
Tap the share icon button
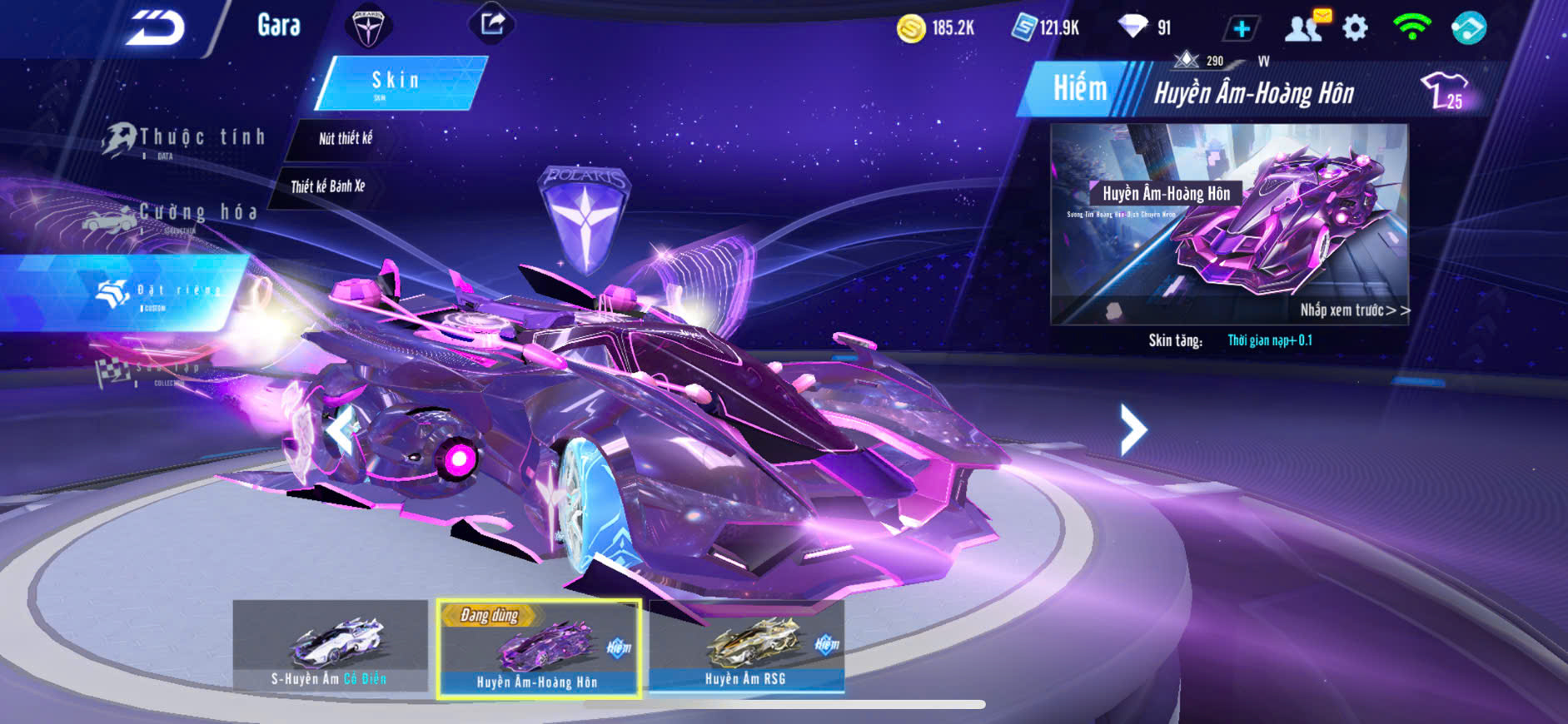[x=492, y=24]
